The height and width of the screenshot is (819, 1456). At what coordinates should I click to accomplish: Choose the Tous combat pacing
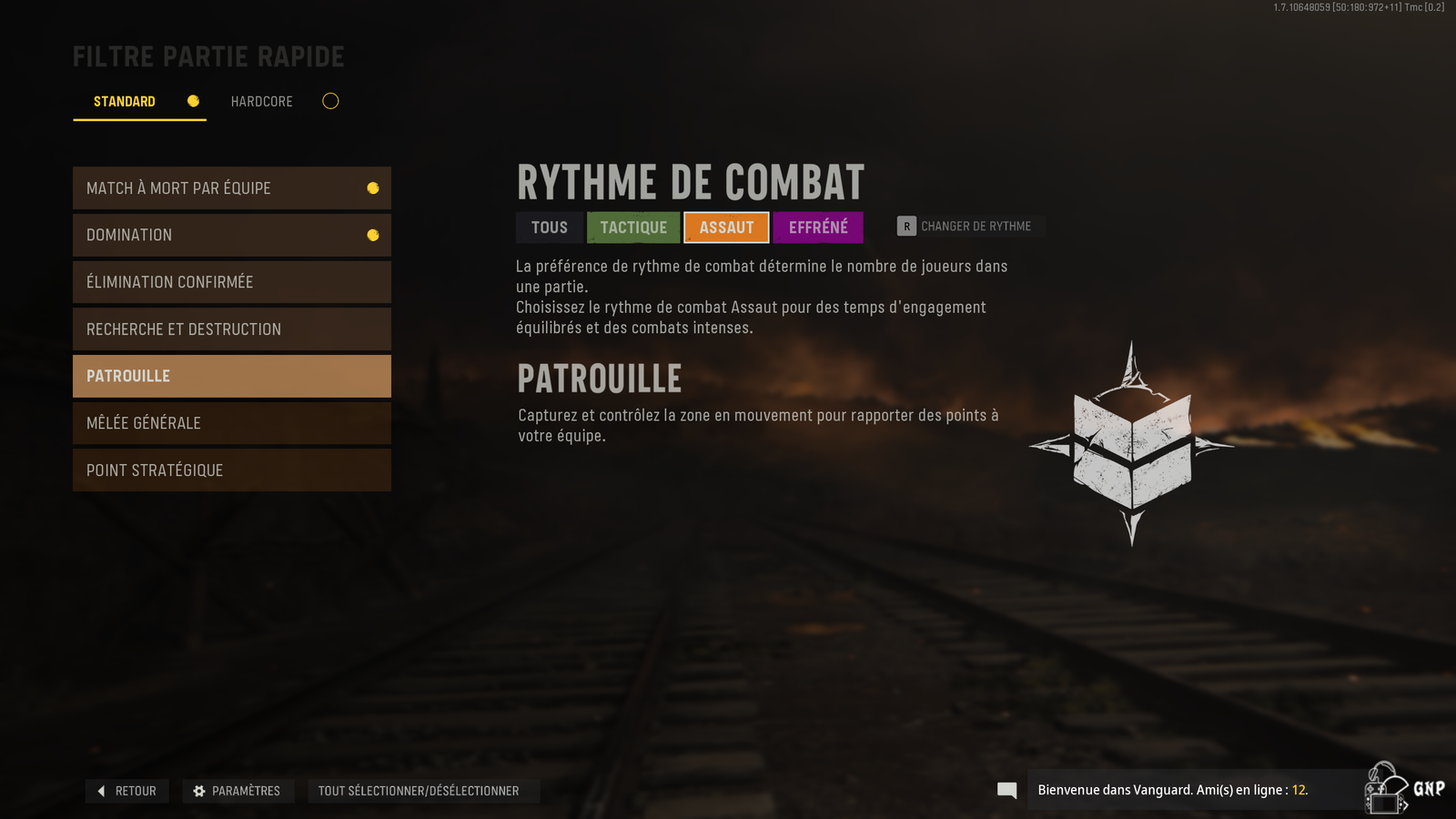(550, 227)
